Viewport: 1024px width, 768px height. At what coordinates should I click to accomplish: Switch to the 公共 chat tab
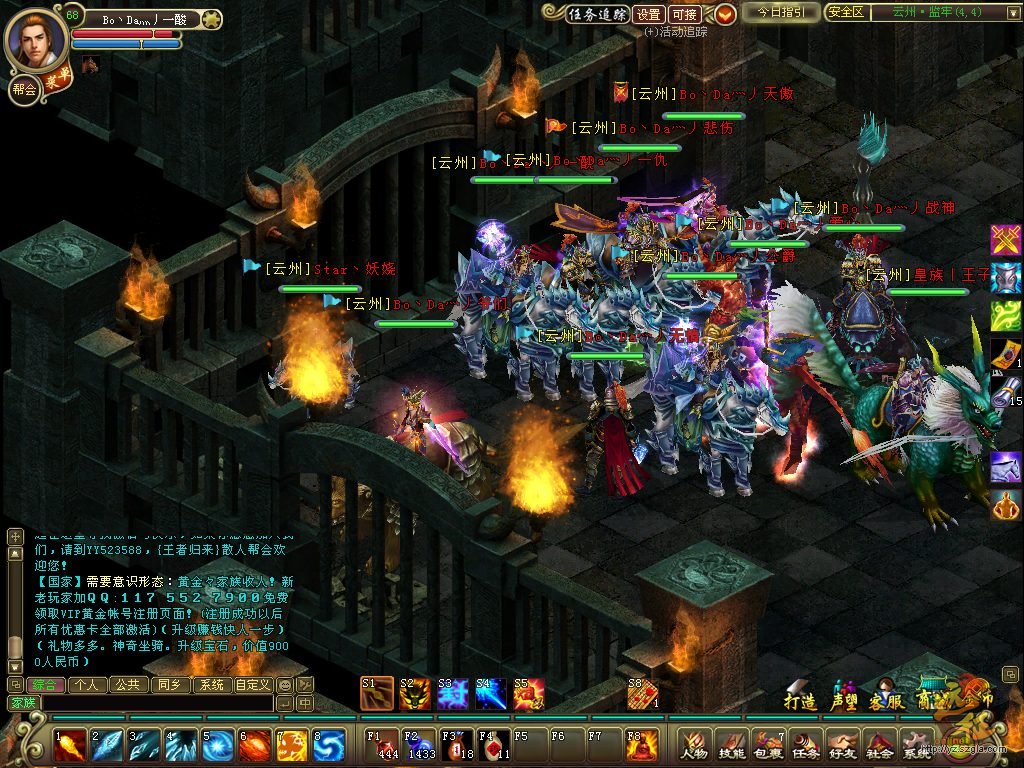[x=127, y=685]
